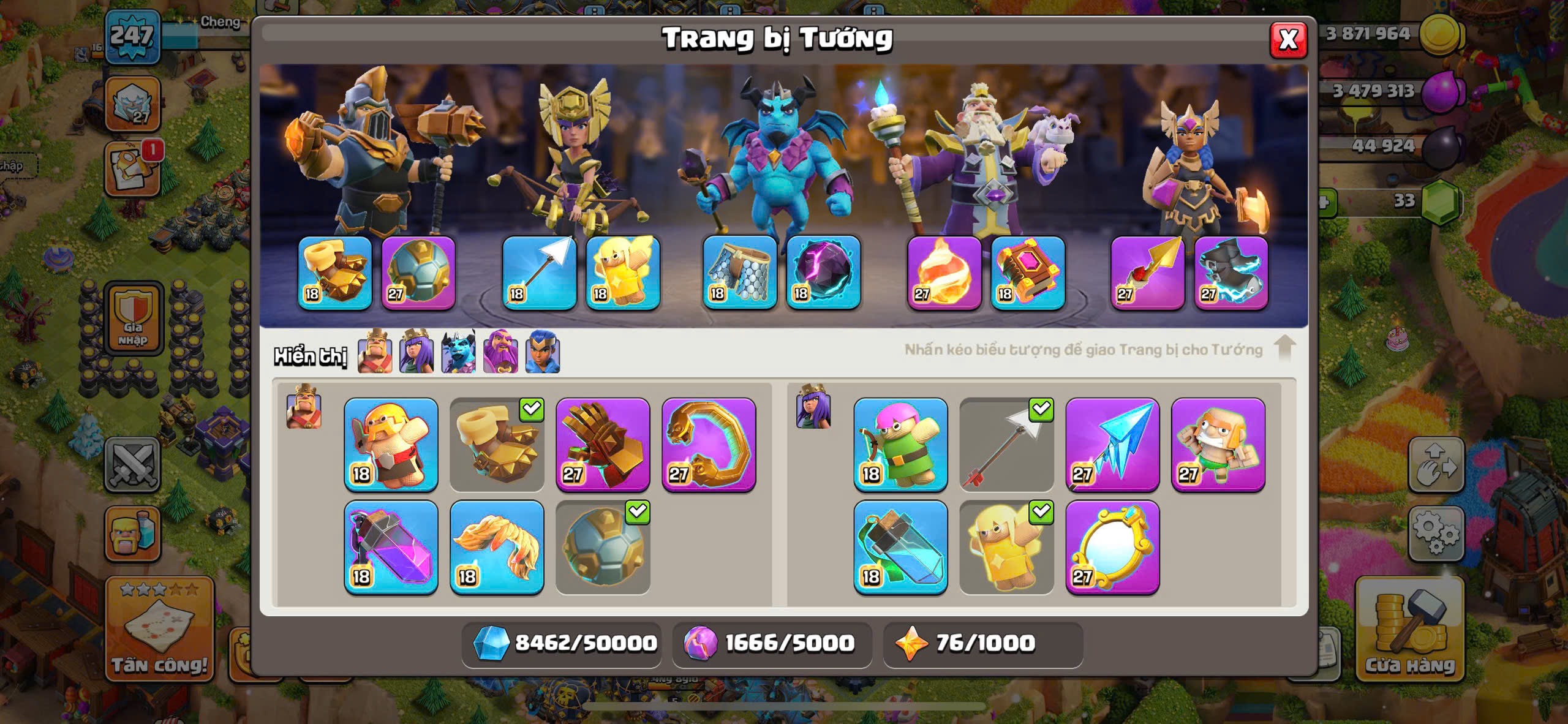Filter equipment by Archer Queen portrait

[417, 352]
